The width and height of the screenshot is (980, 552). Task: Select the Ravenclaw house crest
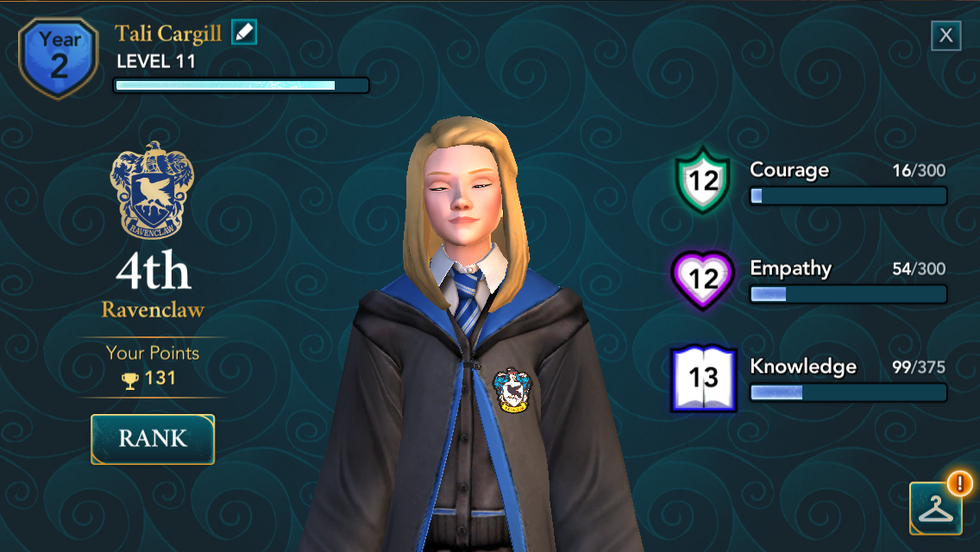point(152,190)
